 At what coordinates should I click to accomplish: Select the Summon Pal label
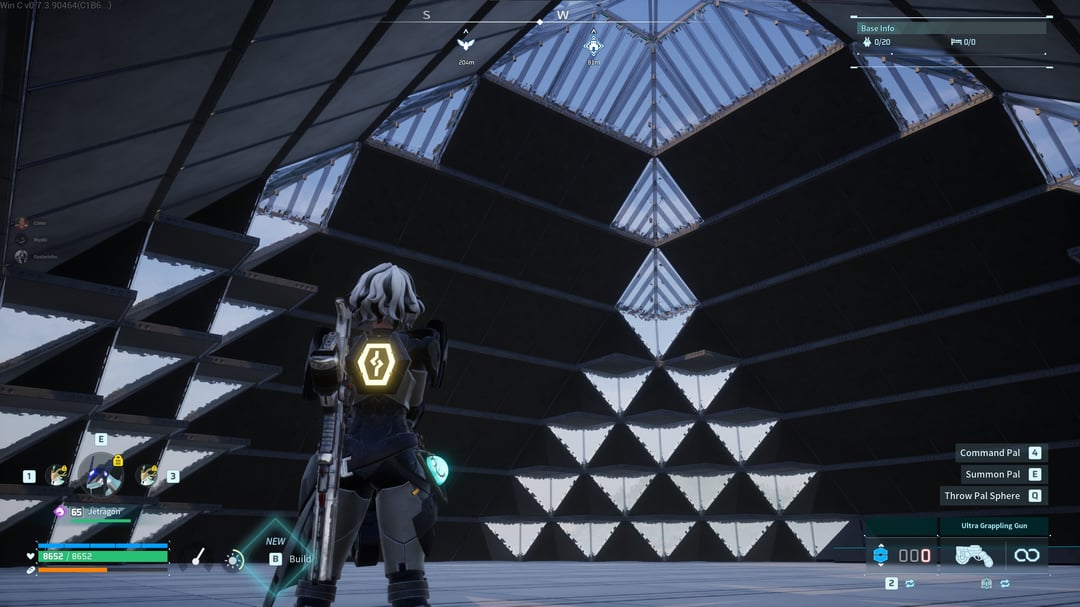[992, 474]
